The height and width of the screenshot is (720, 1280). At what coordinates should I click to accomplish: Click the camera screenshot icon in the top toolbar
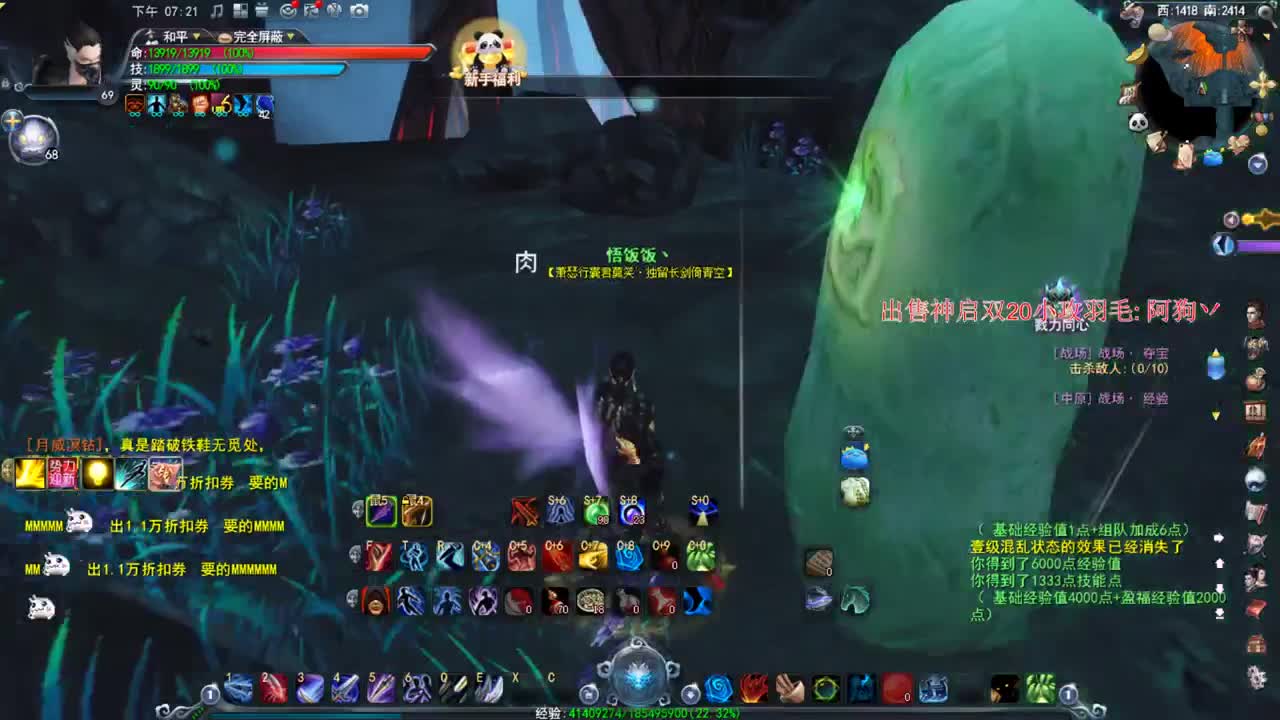click(359, 10)
